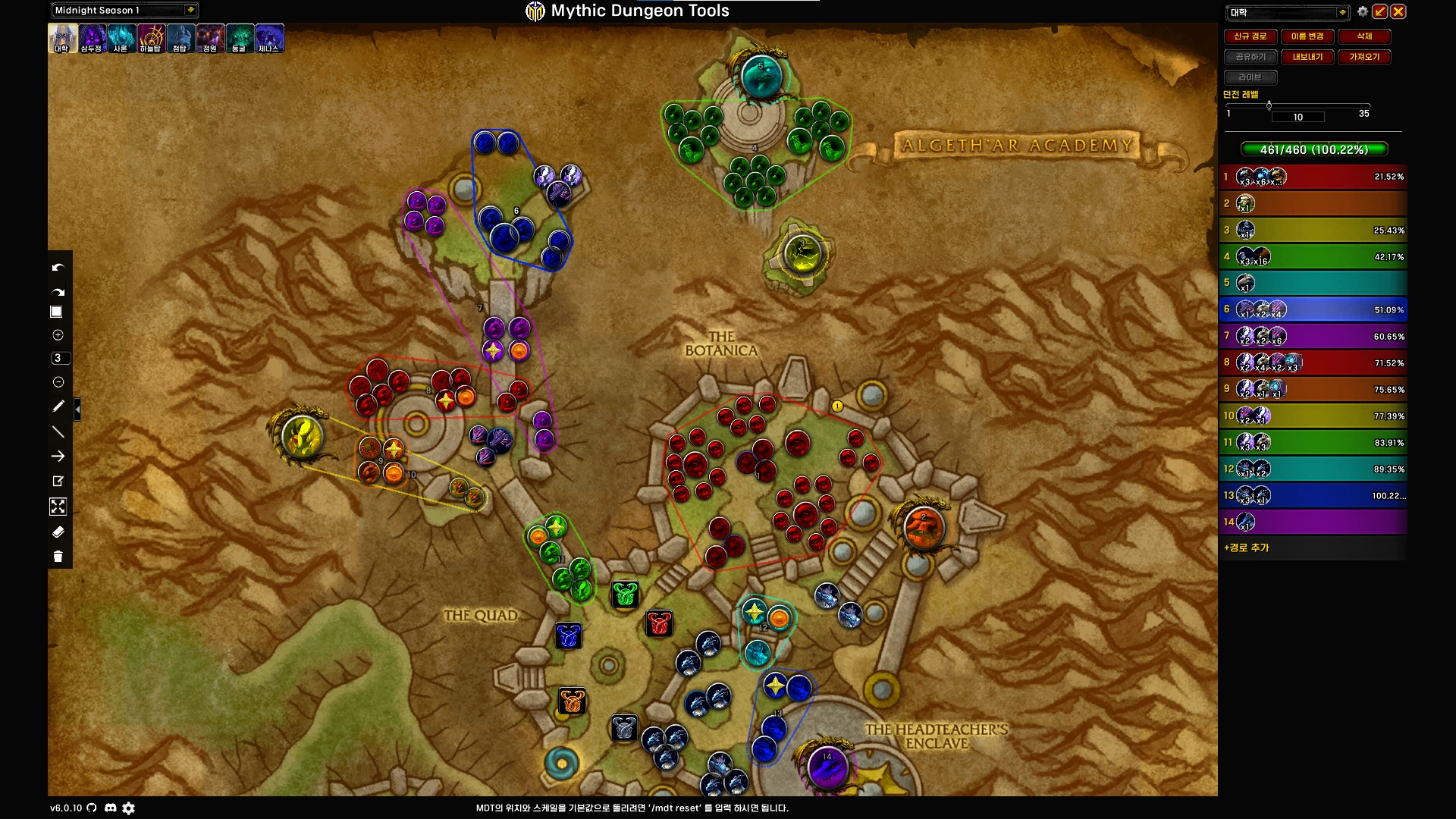Screen dimensions: 1456x819
Task: Minimize window with the arrow button
Action: tap(1380, 11)
